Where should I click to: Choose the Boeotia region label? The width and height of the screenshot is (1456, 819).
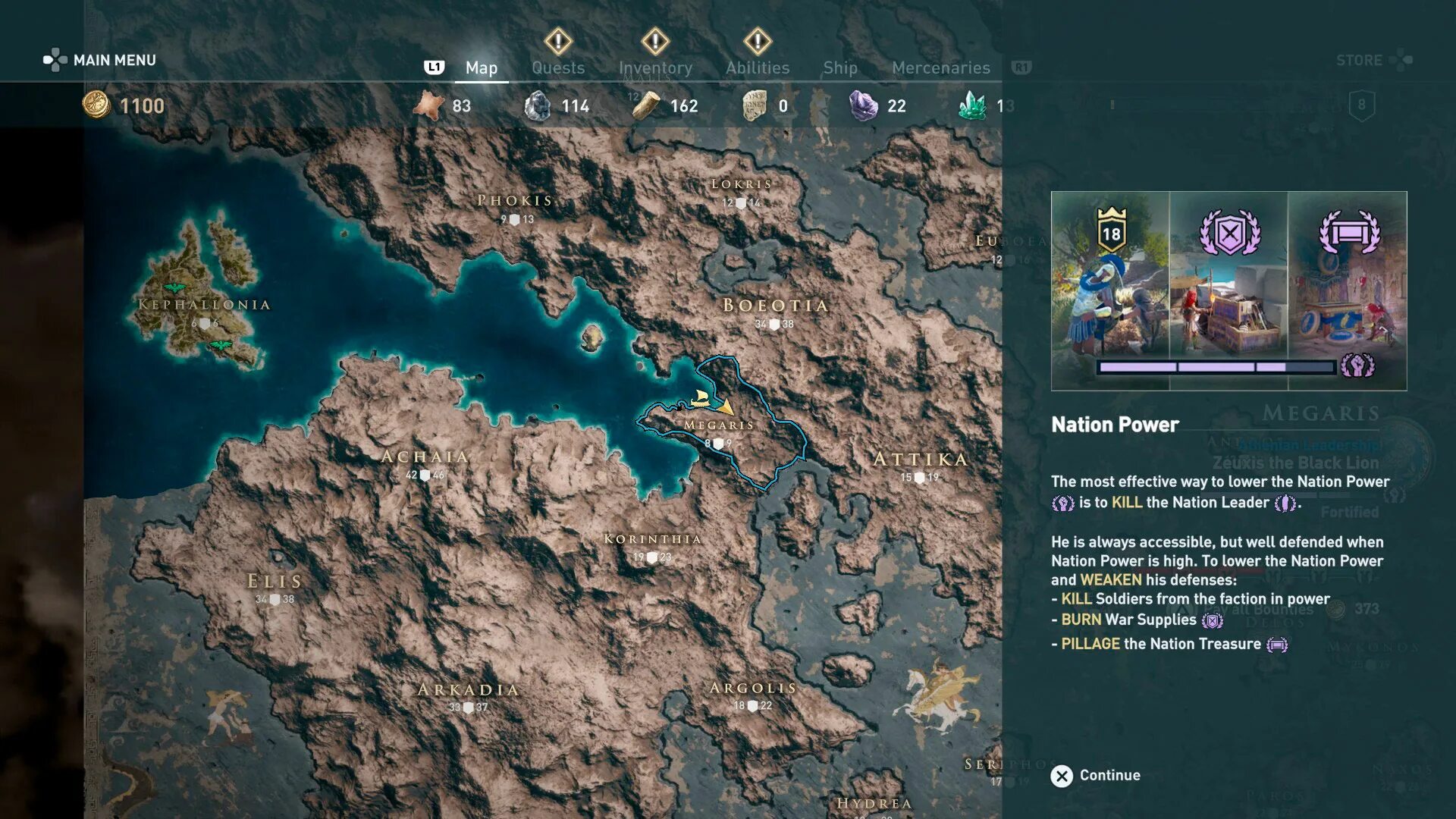(x=775, y=306)
